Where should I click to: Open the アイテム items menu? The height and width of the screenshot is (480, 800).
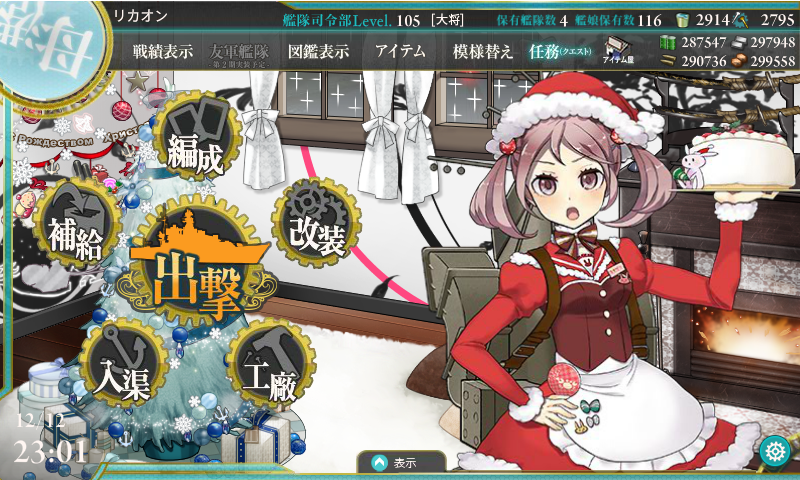[x=400, y=52]
